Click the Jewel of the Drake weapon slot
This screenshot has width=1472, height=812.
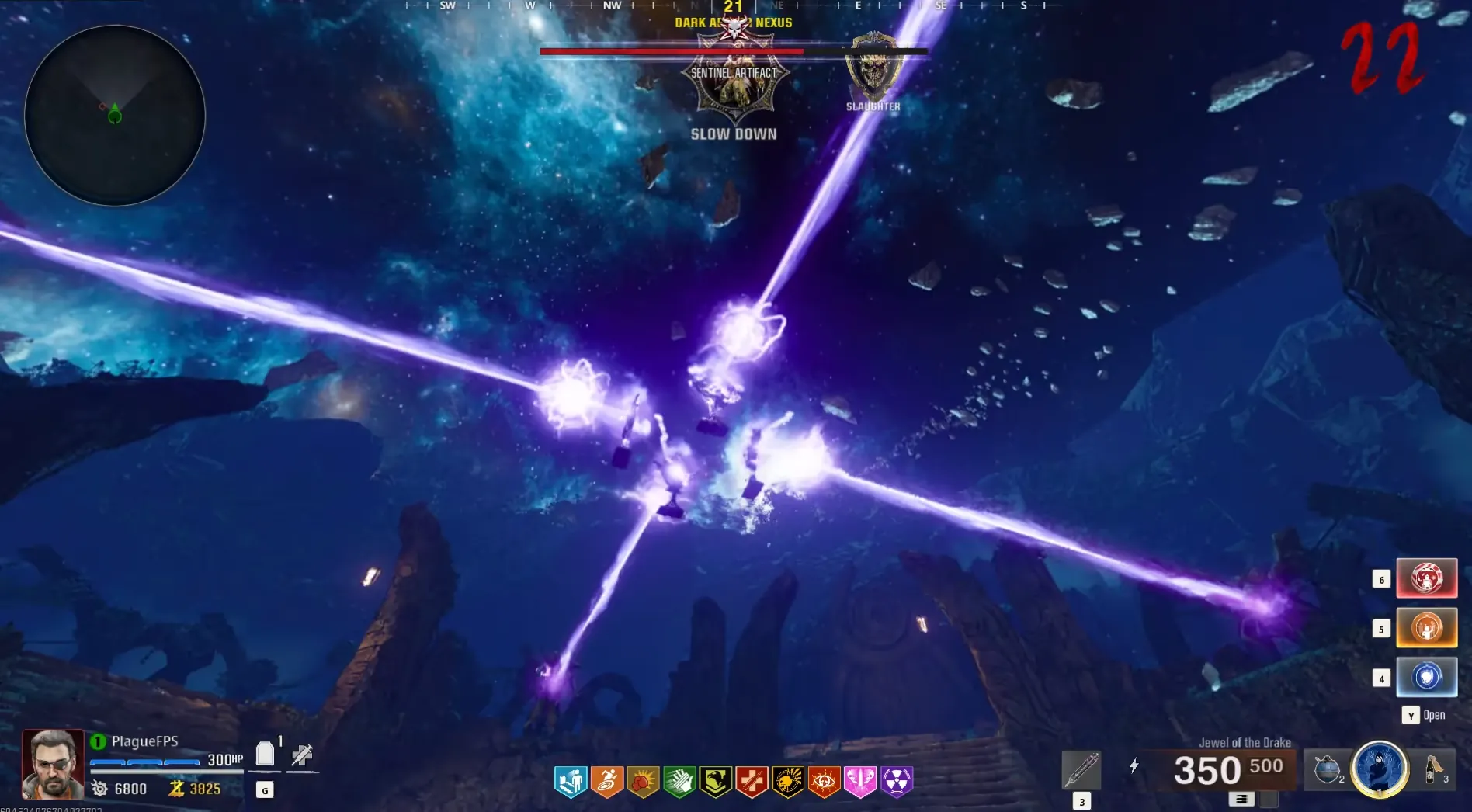(x=1081, y=769)
